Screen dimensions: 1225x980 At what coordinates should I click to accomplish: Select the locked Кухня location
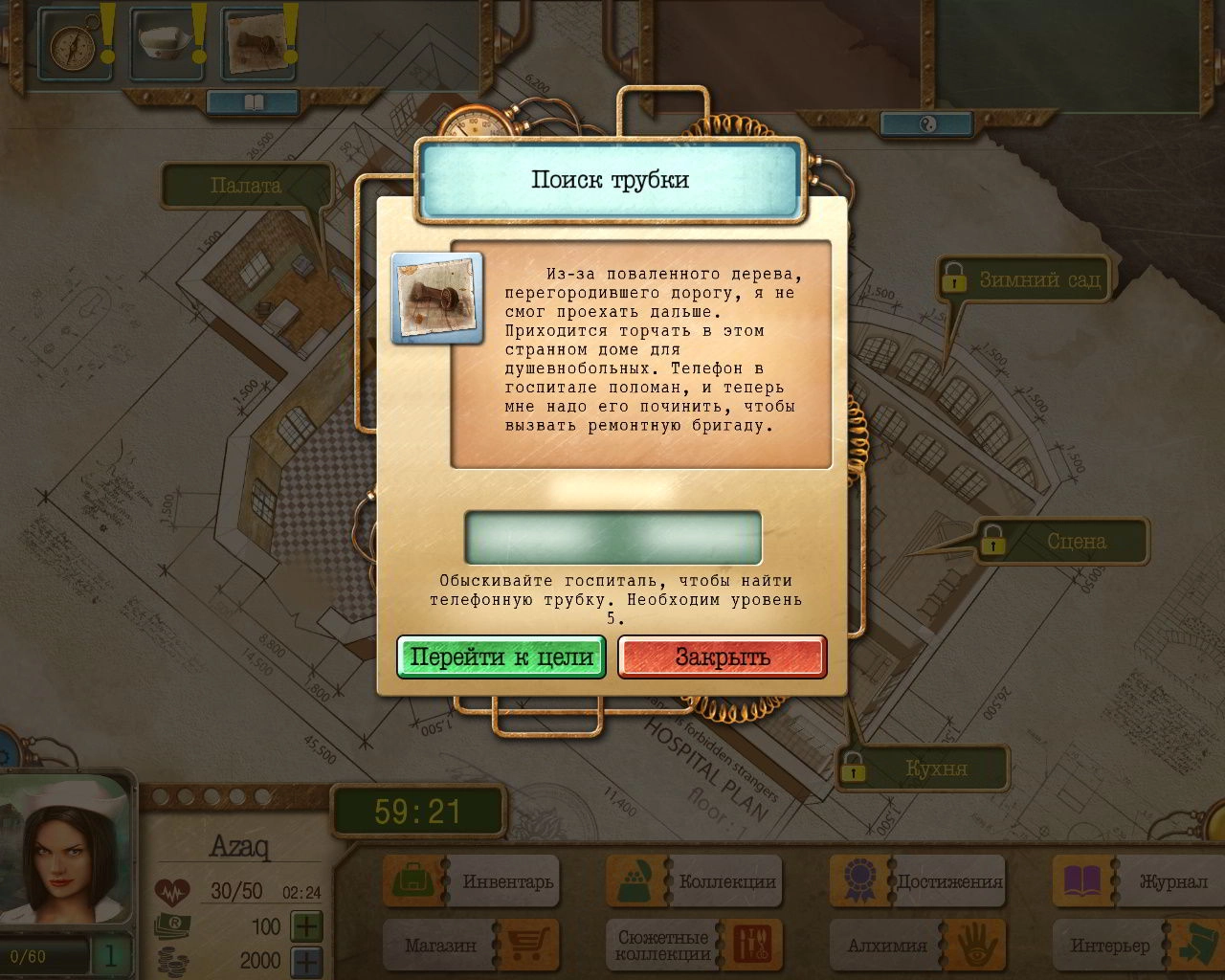pyautogui.click(x=922, y=768)
